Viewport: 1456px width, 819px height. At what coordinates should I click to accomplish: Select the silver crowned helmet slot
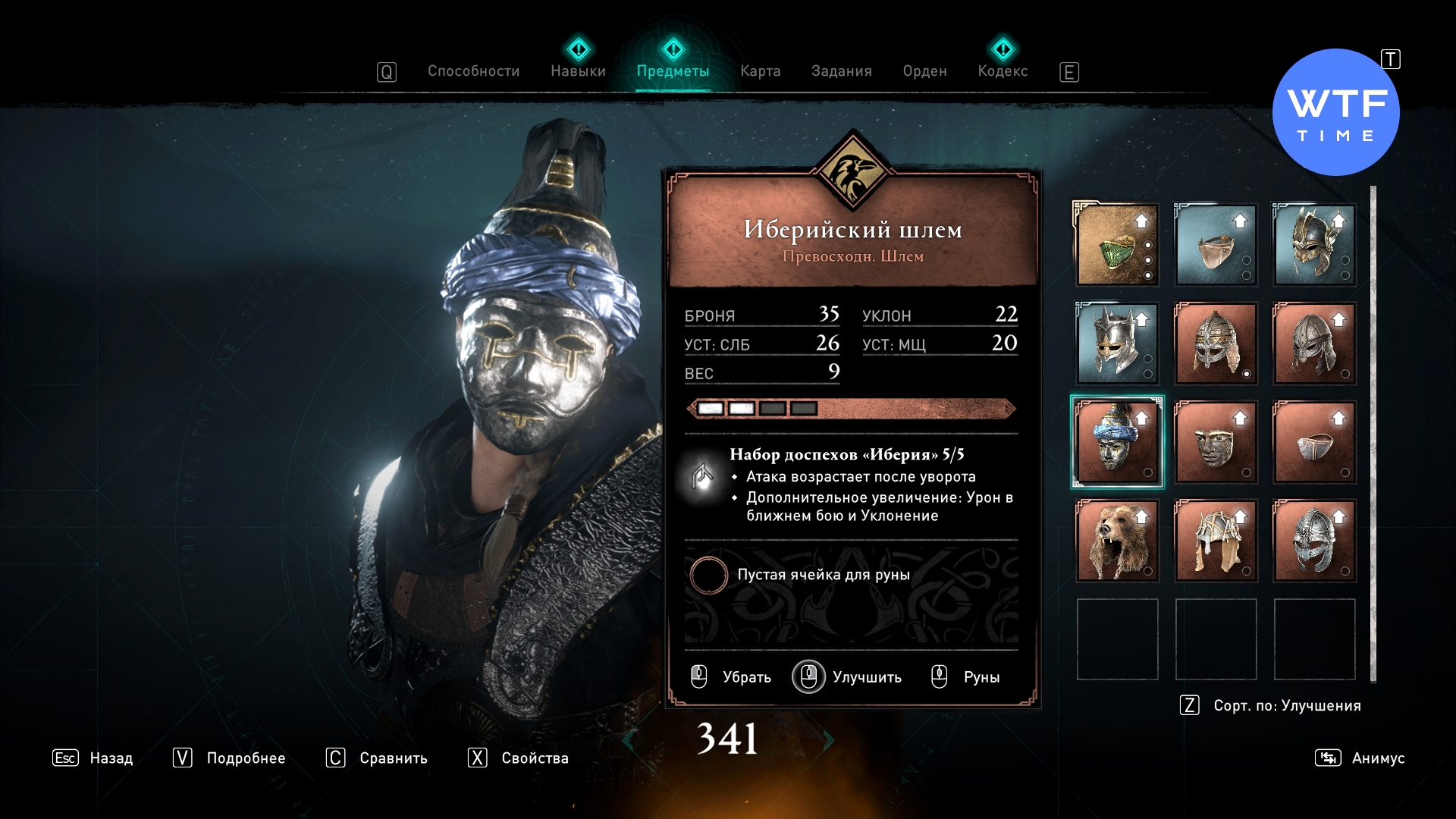[x=1117, y=344]
